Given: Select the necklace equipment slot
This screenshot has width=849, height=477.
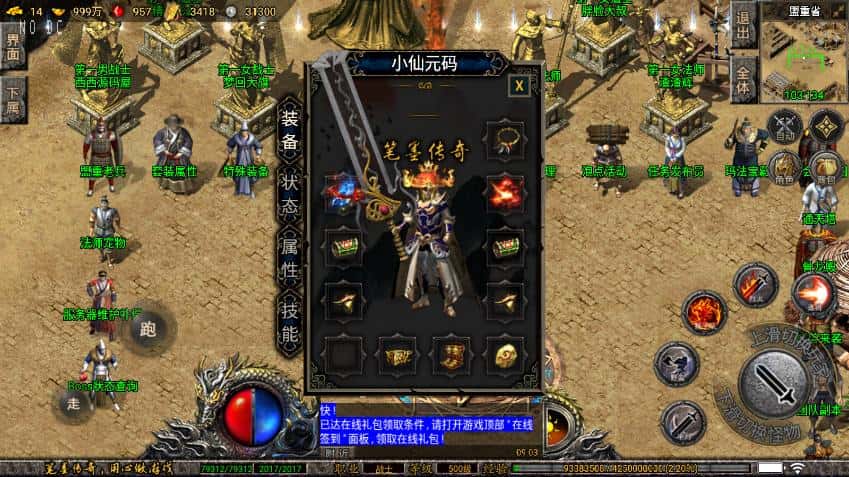Looking at the screenshot, I should (505, 138).
